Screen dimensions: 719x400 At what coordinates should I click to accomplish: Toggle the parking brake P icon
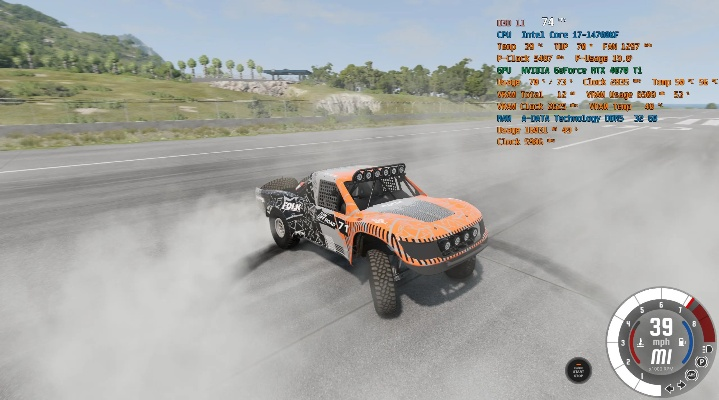702,361
